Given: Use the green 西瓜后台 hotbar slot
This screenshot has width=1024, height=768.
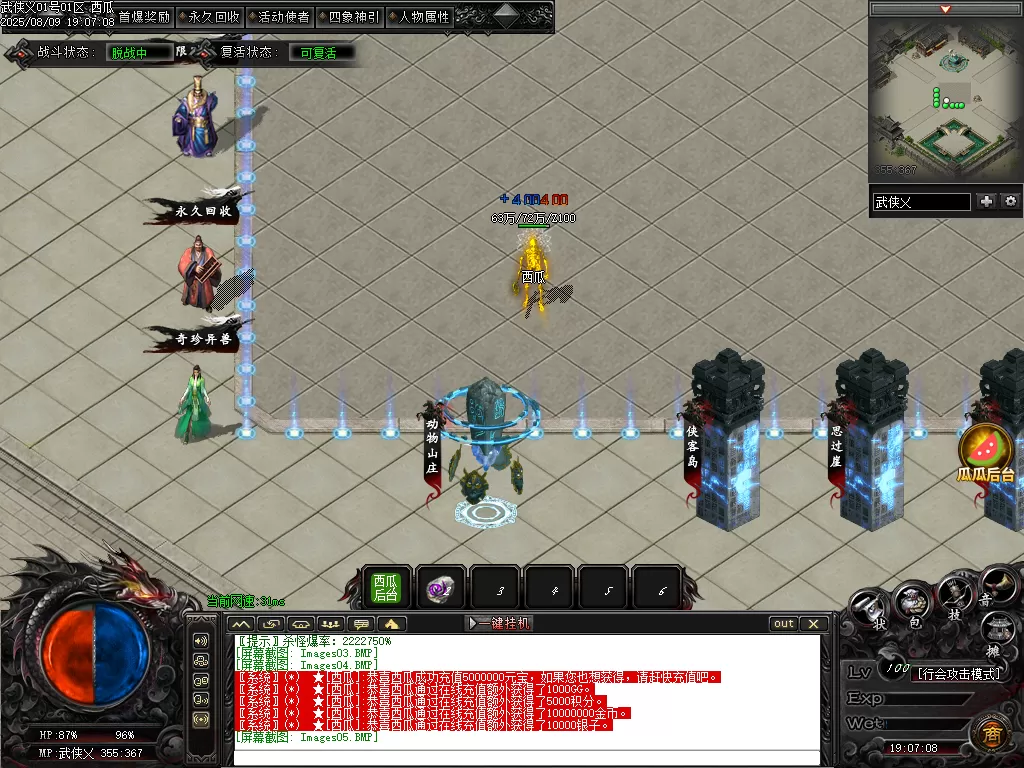Looking at the screenshot, I should pyautogui.click(x=386, y=588).
